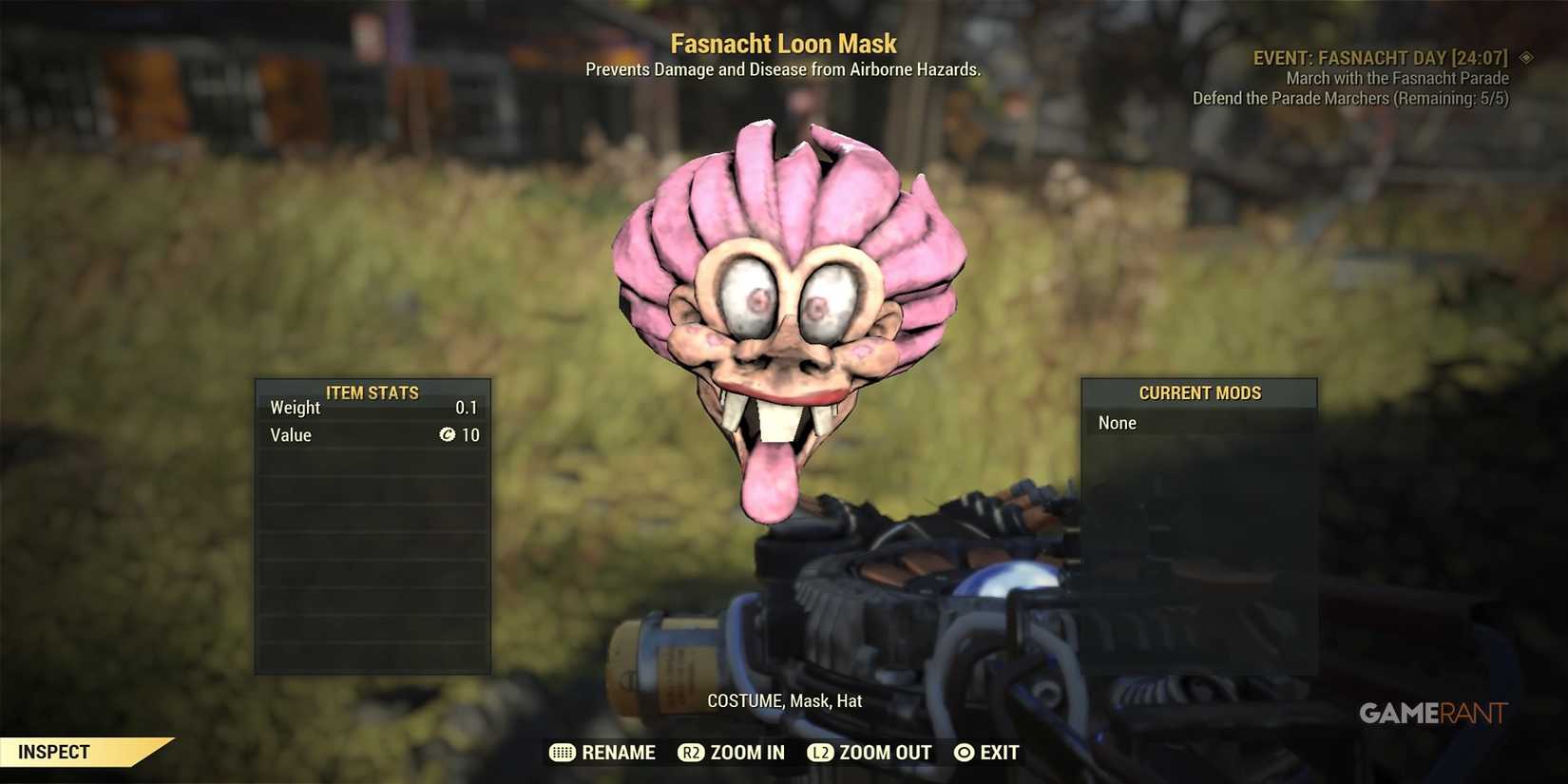The height and width of the screenshot is (784, 1568).
Task: Click the caps currency icon beside Value
Action: (448, 435)
